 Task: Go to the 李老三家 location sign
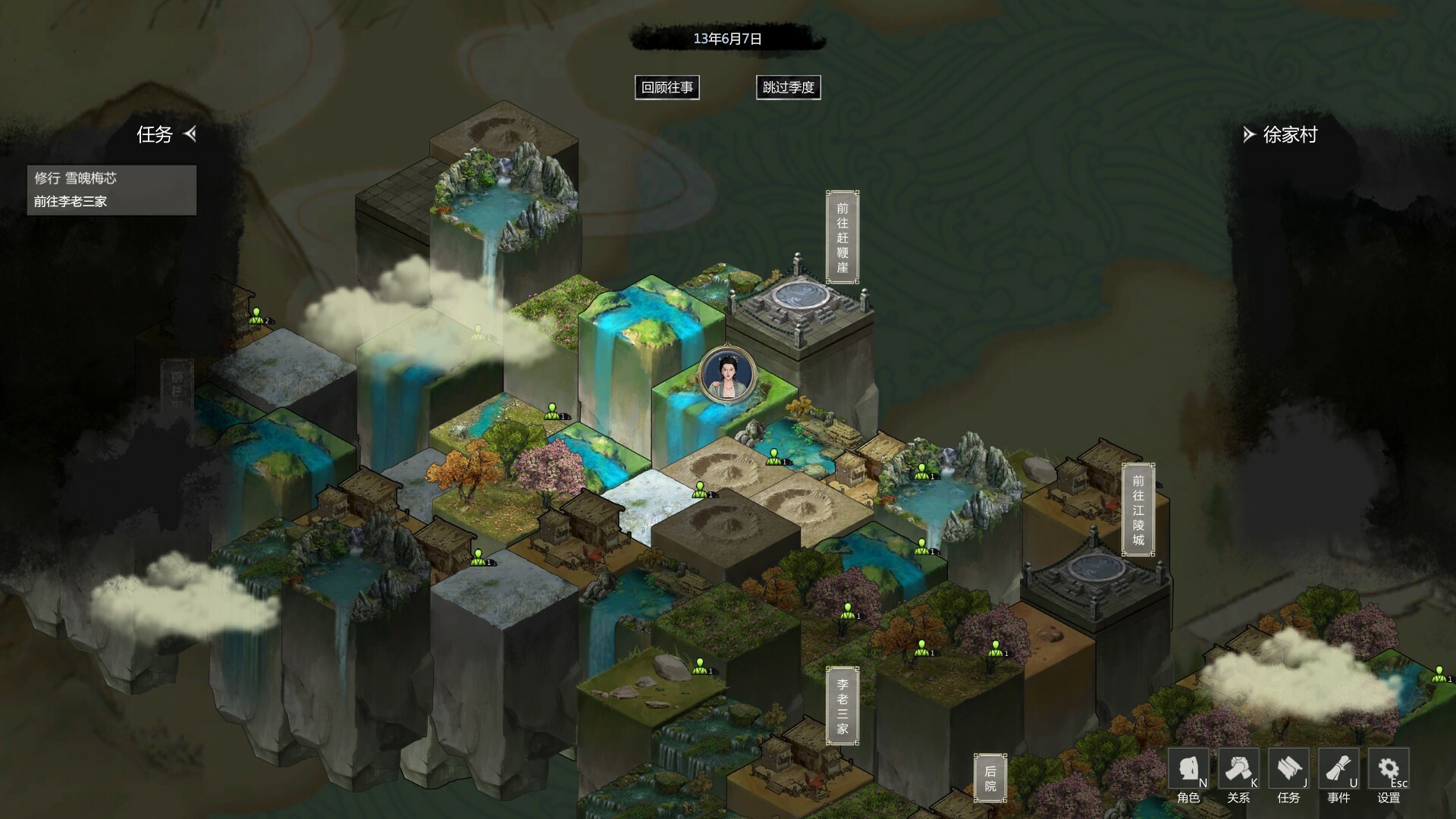coord(842,706)
